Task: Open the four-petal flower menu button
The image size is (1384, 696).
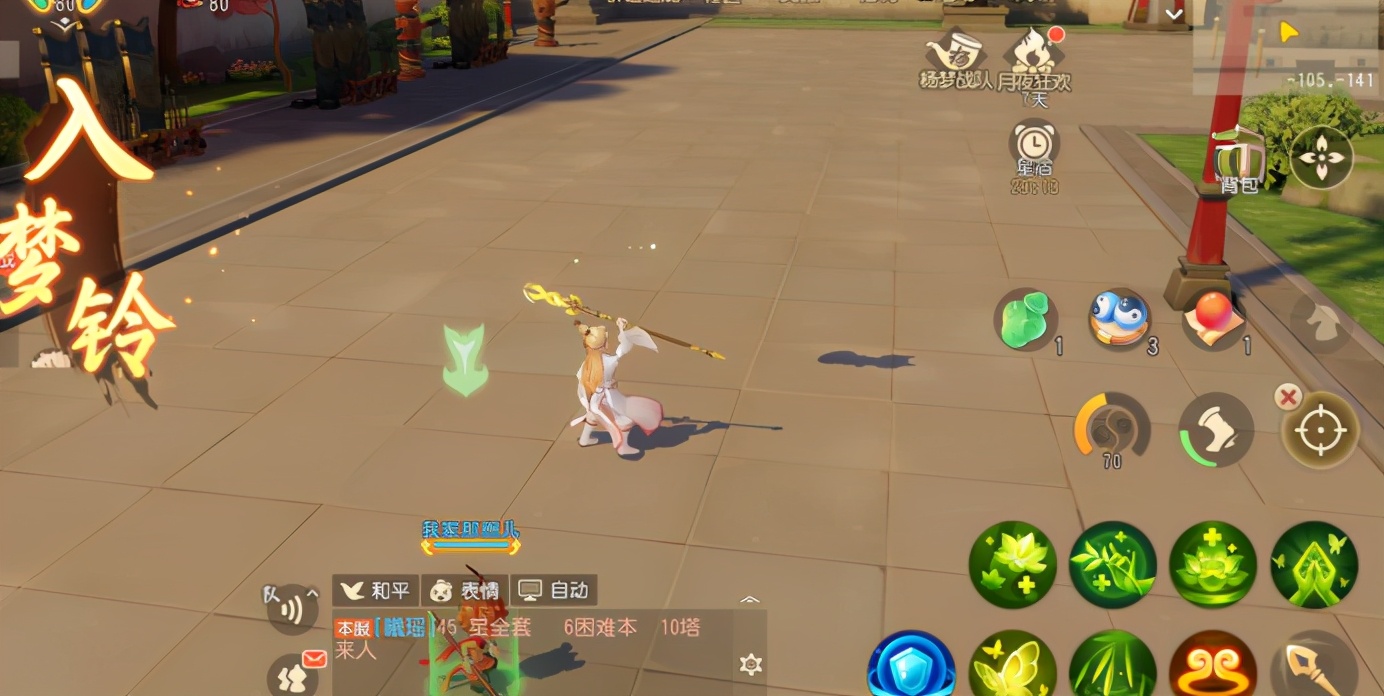Action: pos(1321,157)
